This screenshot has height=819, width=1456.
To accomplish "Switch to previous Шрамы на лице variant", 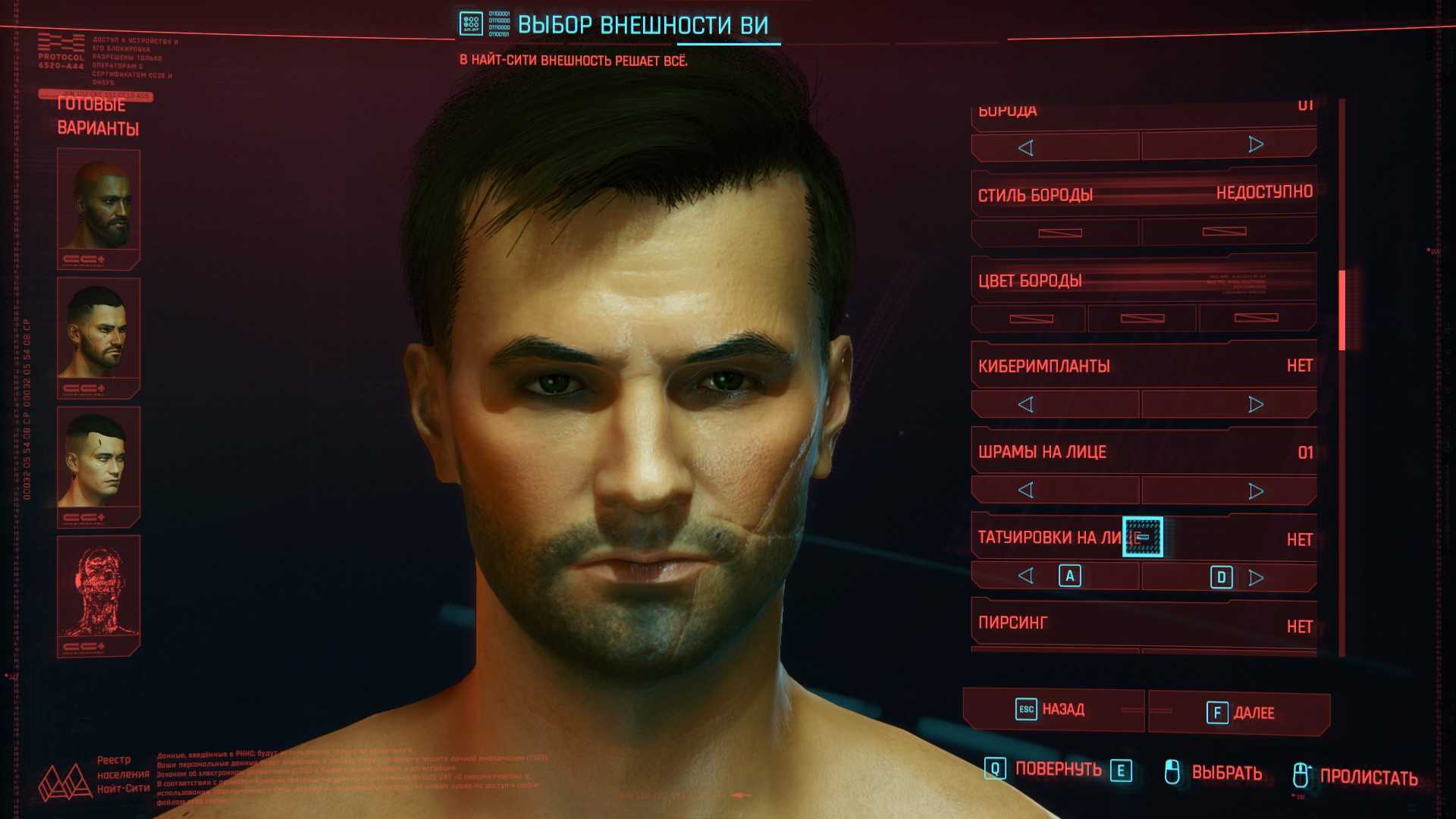I will click(1026, 491).
